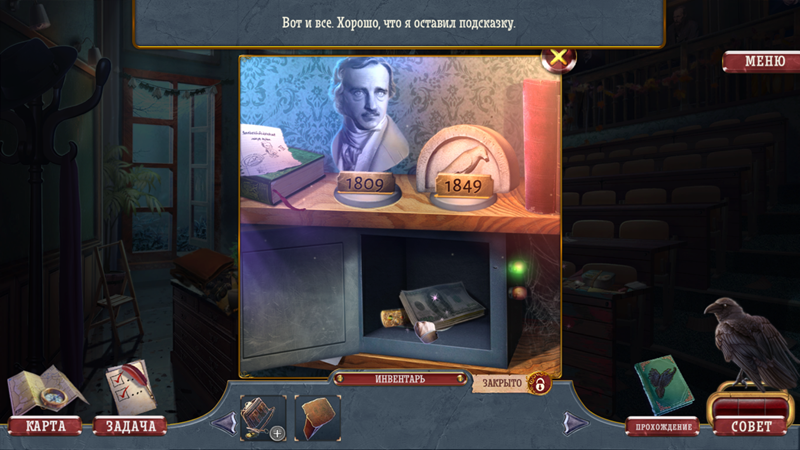Open the МЕНЮ menu
This screenshot has width=800, height=450.
coord(764,62)
